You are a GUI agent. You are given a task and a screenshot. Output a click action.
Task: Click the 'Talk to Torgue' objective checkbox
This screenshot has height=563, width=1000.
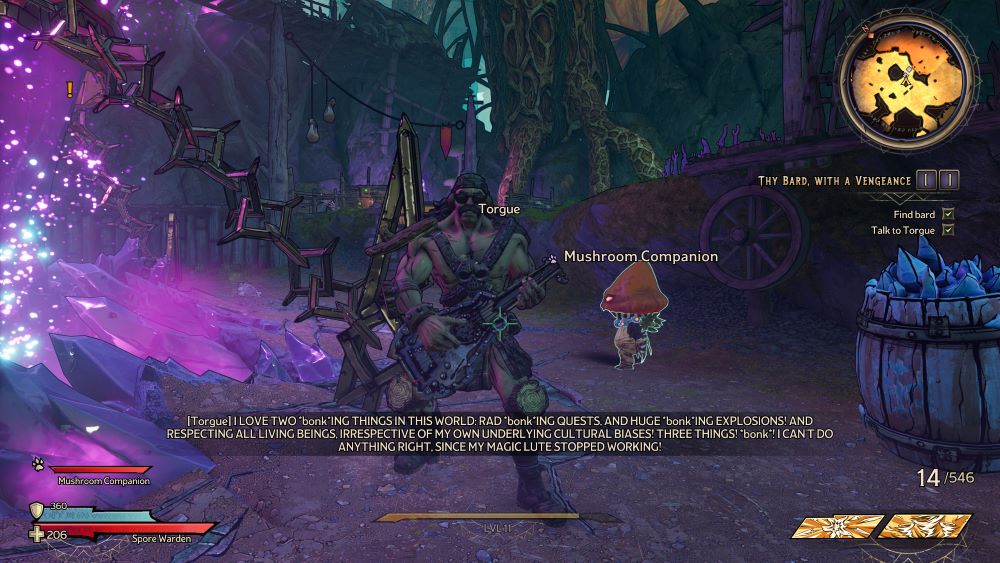point(948,230)
